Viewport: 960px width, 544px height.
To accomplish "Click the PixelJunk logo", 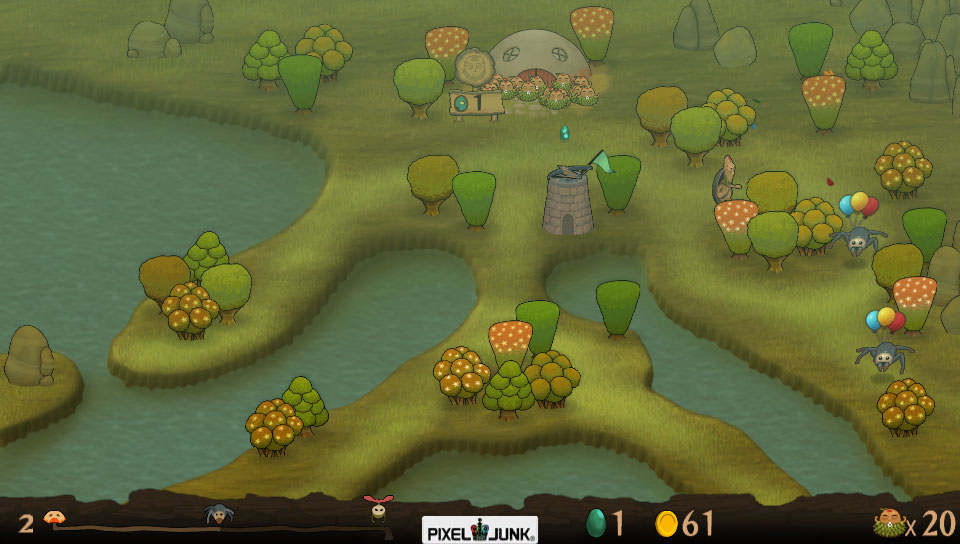I will tap(479, 528).
